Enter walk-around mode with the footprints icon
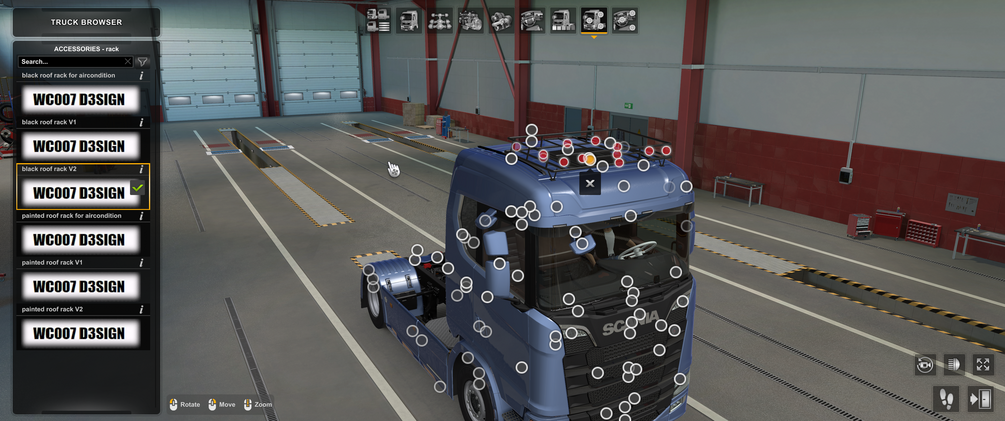The height and width of the screenshot is (421, 1005). [947, 399]
